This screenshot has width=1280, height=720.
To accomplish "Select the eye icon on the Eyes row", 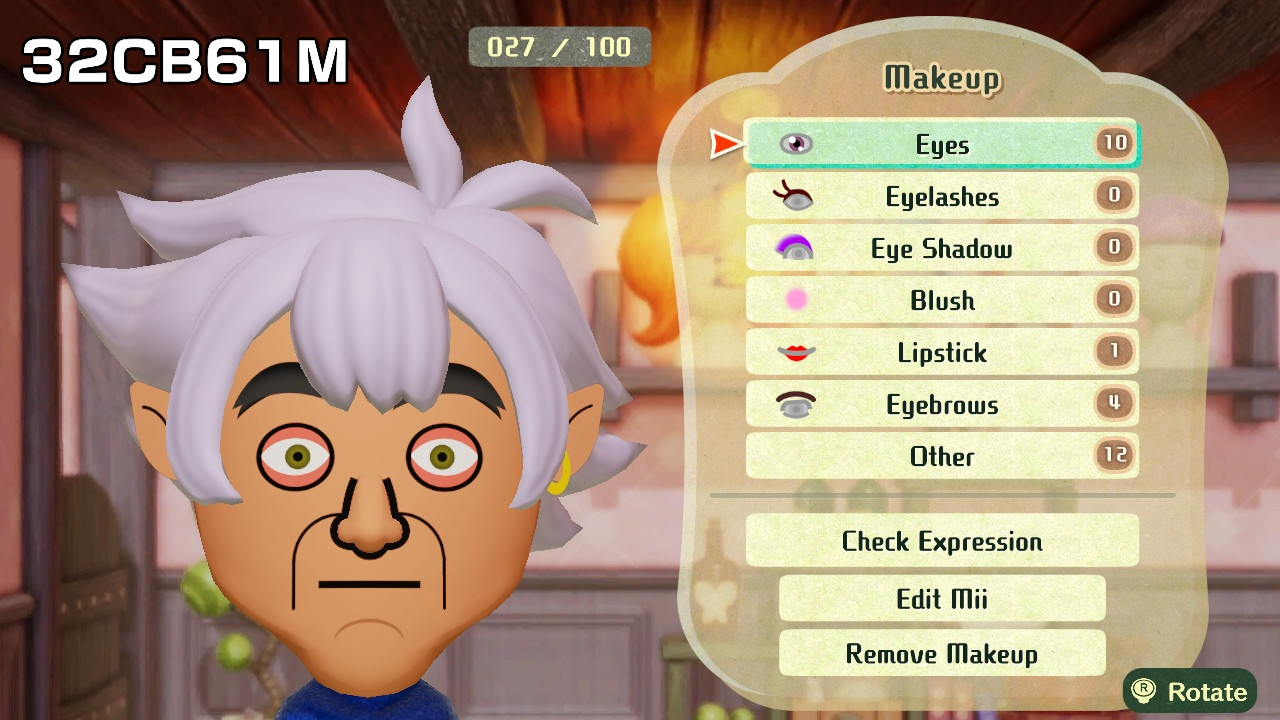I will tap(795, 144).
